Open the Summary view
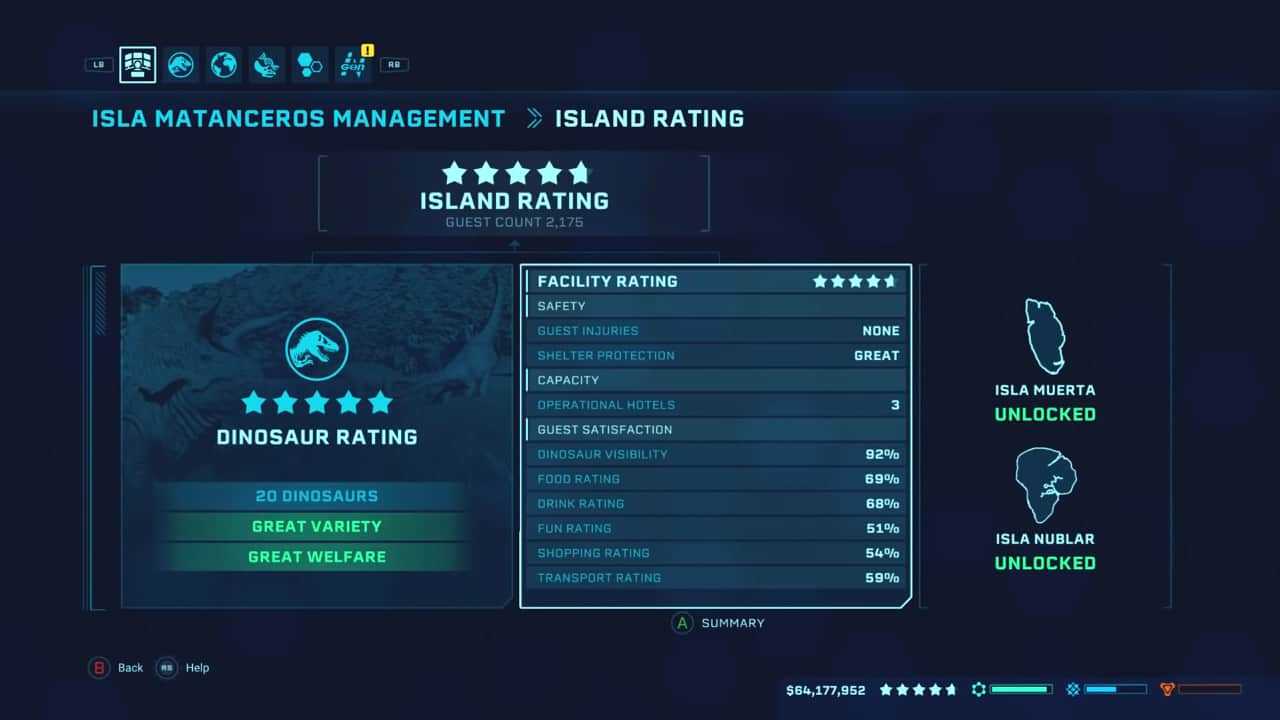Viewport: 1280px width, 720px height. [720, 623]
